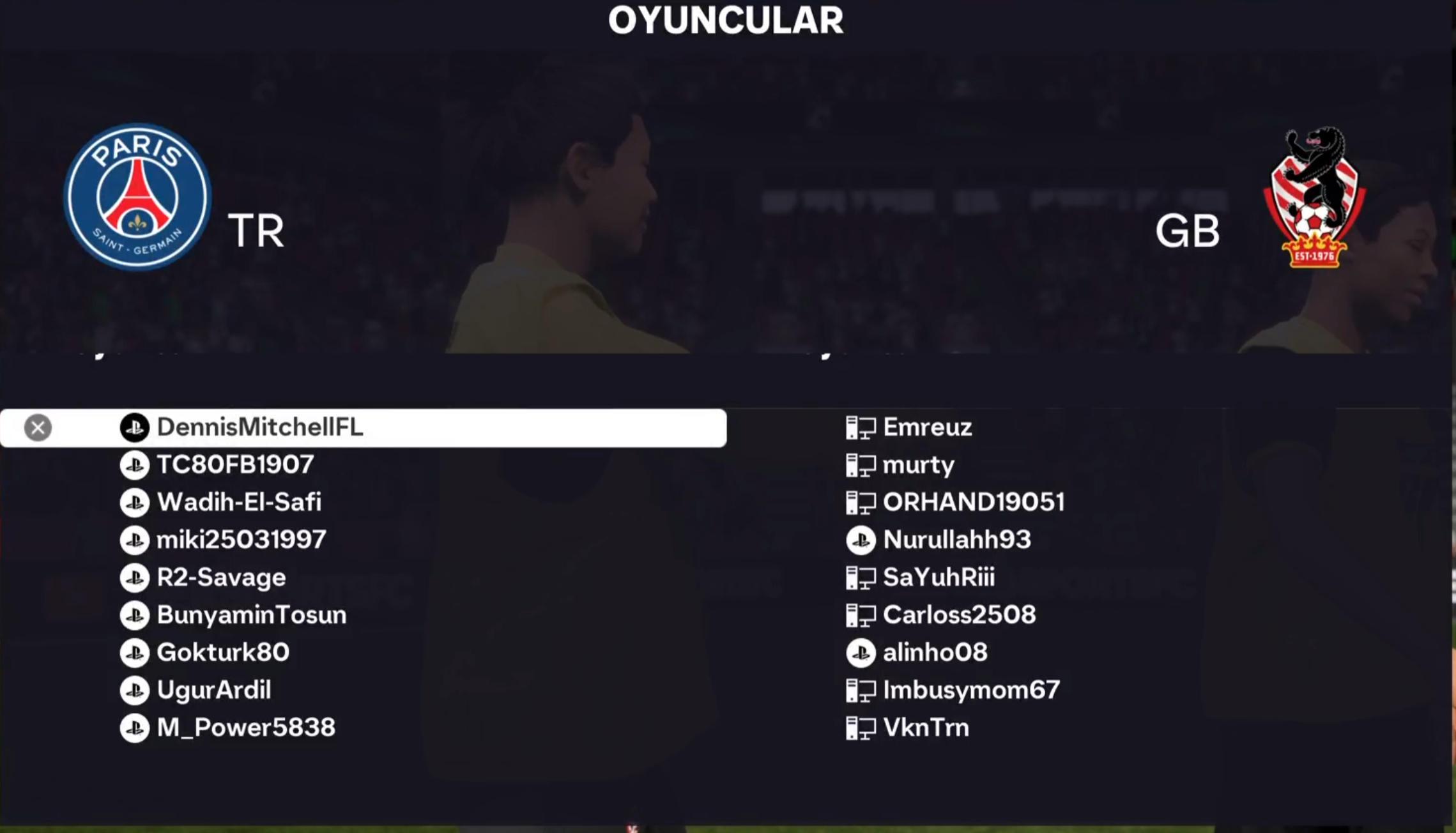Image resolution: width=1456 pixels, height=833 pixels.
Task: Choose opponent player Emreuz
Action: pyautogui.click(x=926, y=427)
